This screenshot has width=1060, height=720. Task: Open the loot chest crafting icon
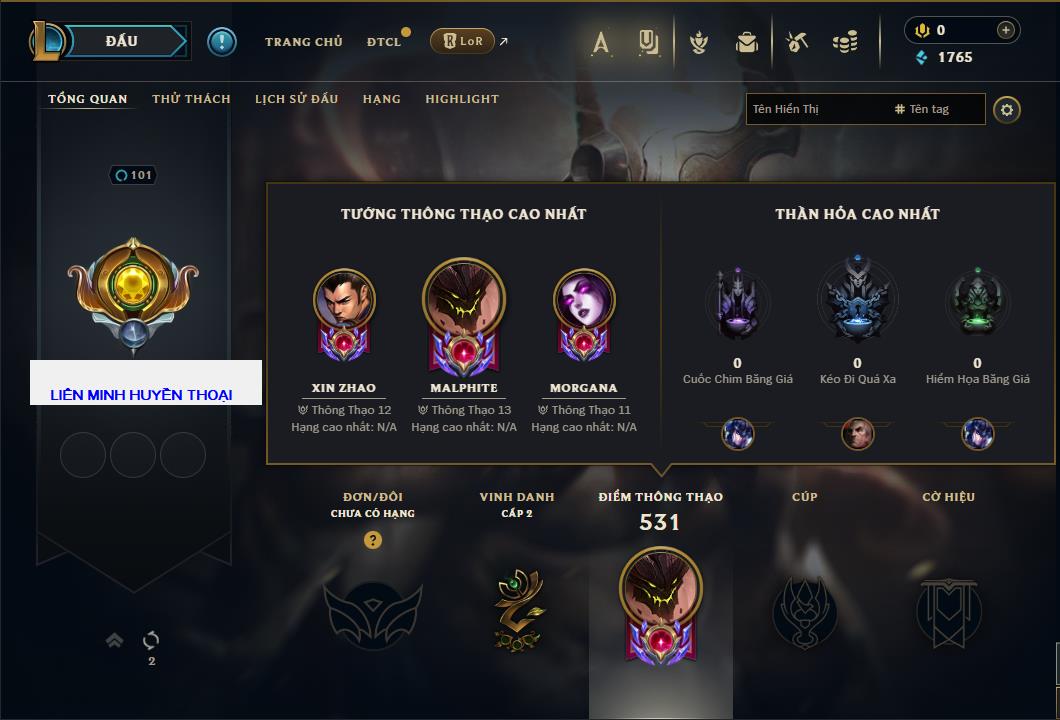pos(796,42)
